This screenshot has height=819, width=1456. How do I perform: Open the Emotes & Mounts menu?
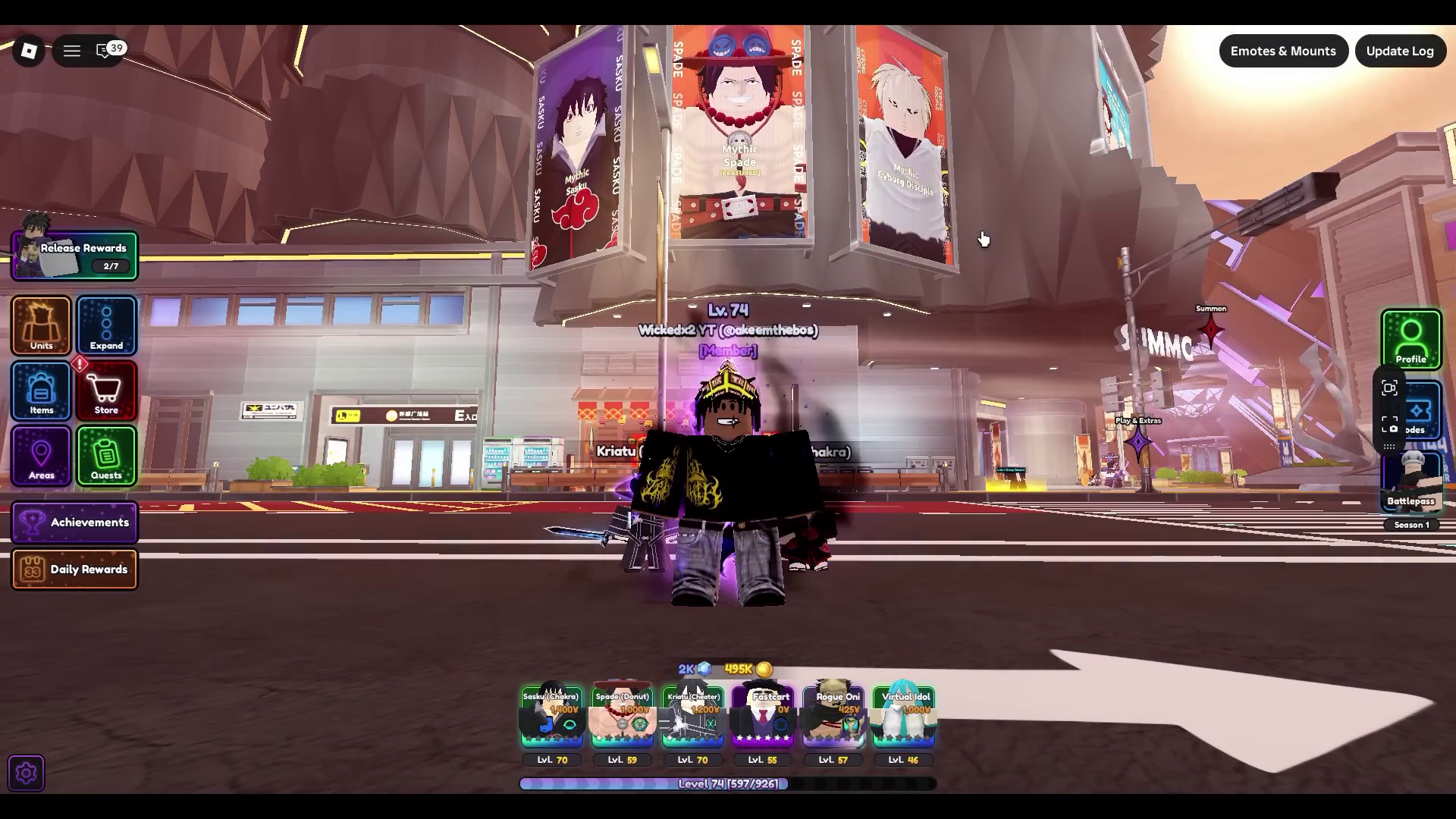click(1283, 51)
